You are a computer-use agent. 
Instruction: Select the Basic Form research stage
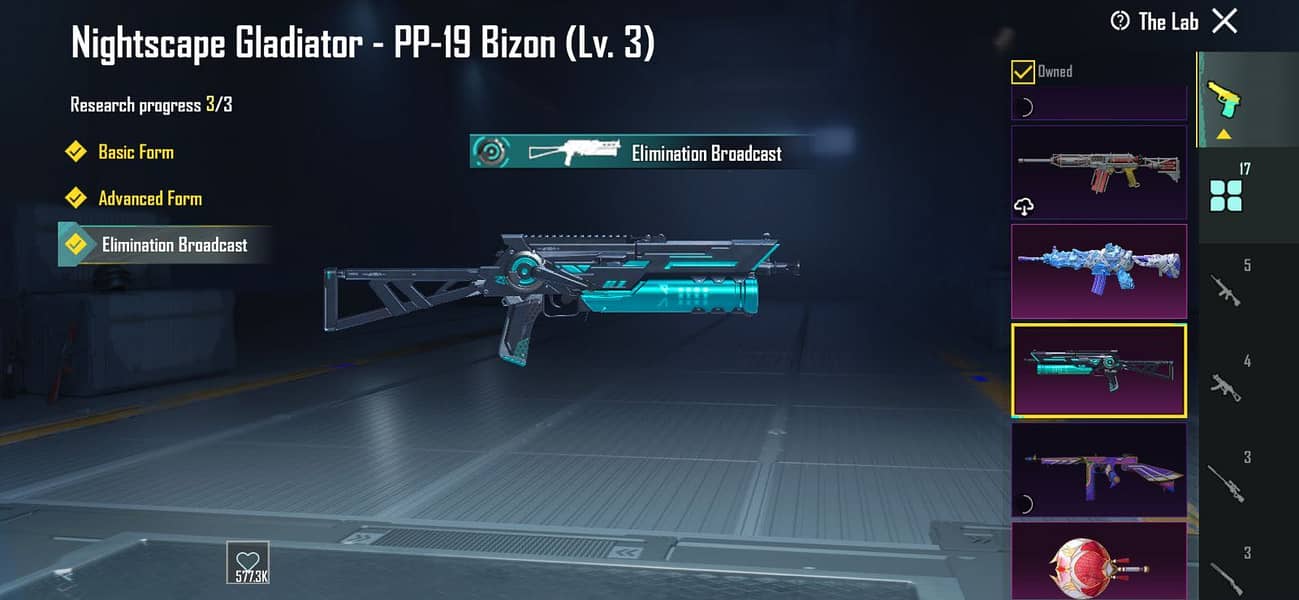(135, 152)
